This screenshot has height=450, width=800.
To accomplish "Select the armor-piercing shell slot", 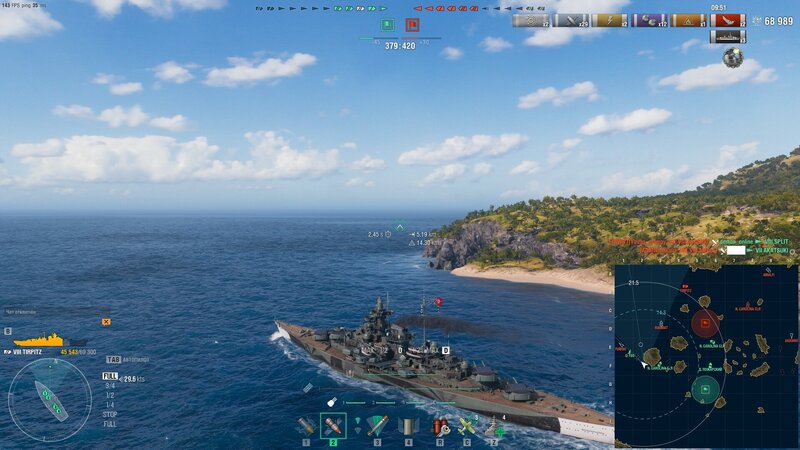I will [333, 426].
